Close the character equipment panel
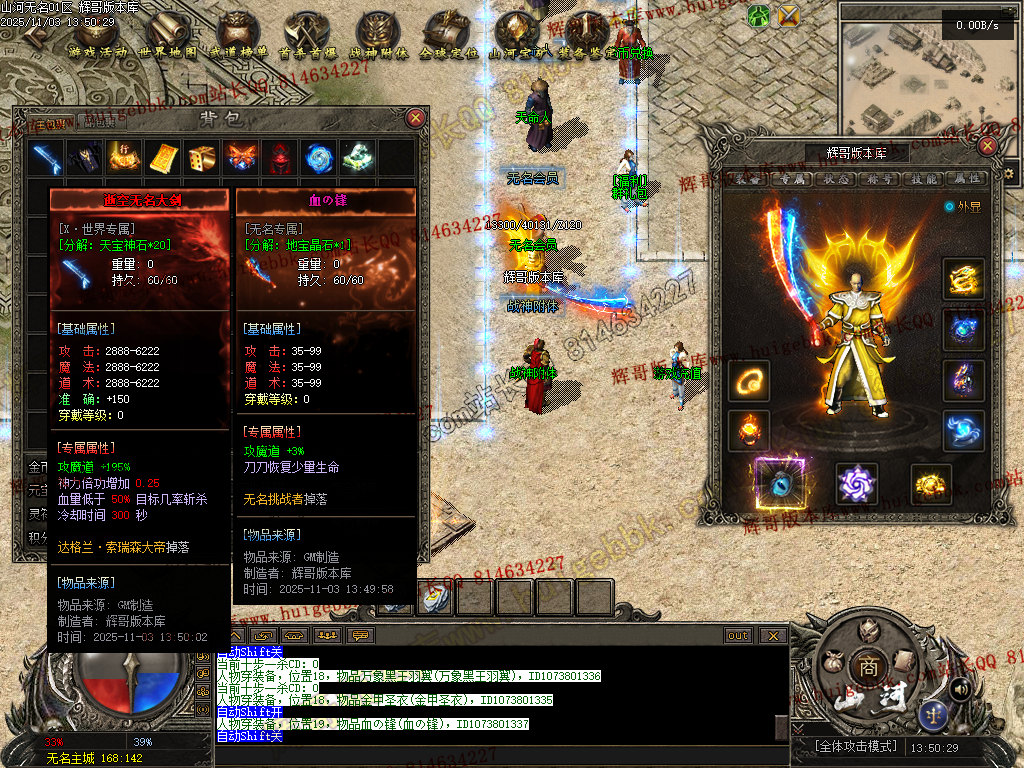 (987, 146)
